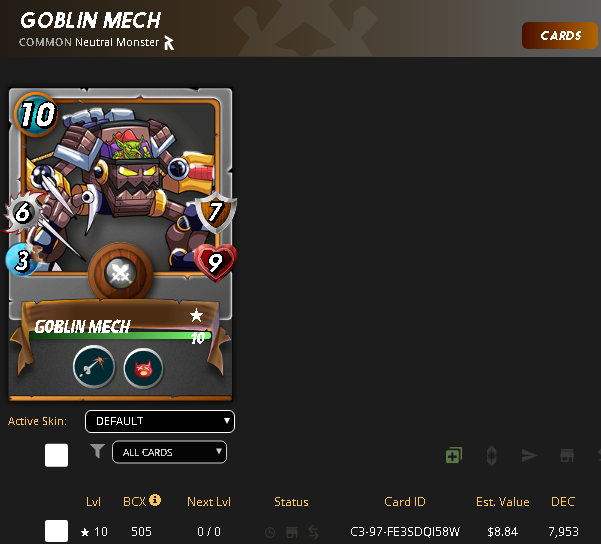Click the Goblin Mech's piercing ability icon

(x=94, y=368)
